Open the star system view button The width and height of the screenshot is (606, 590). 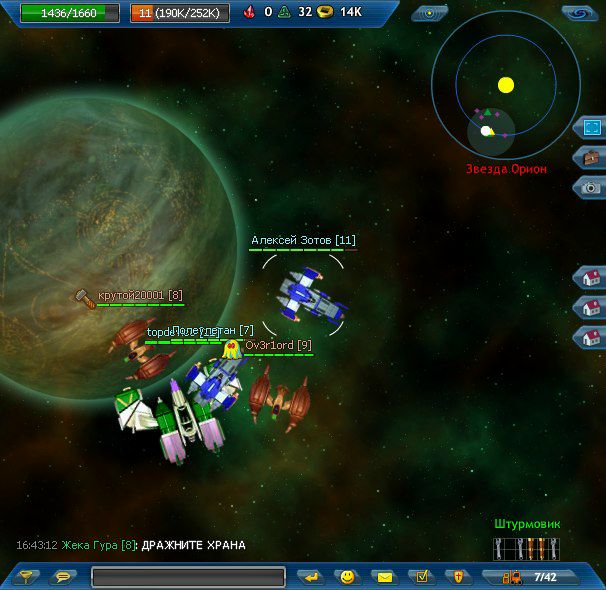click(430, 13)
